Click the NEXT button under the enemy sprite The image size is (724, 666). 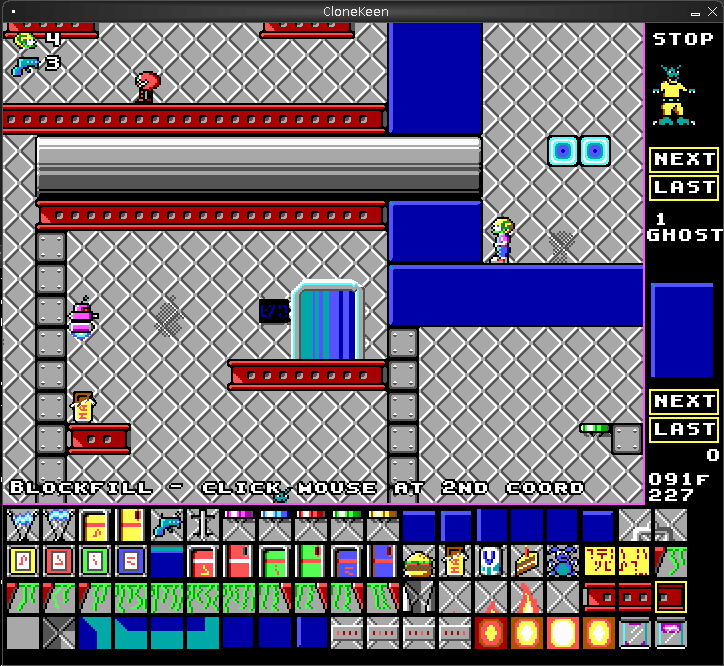pos(684,159)
